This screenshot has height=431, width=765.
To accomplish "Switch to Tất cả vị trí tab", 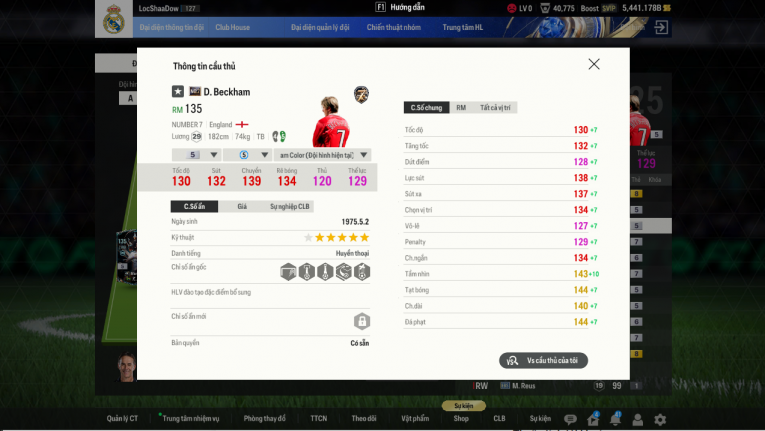I will (497, 107).
